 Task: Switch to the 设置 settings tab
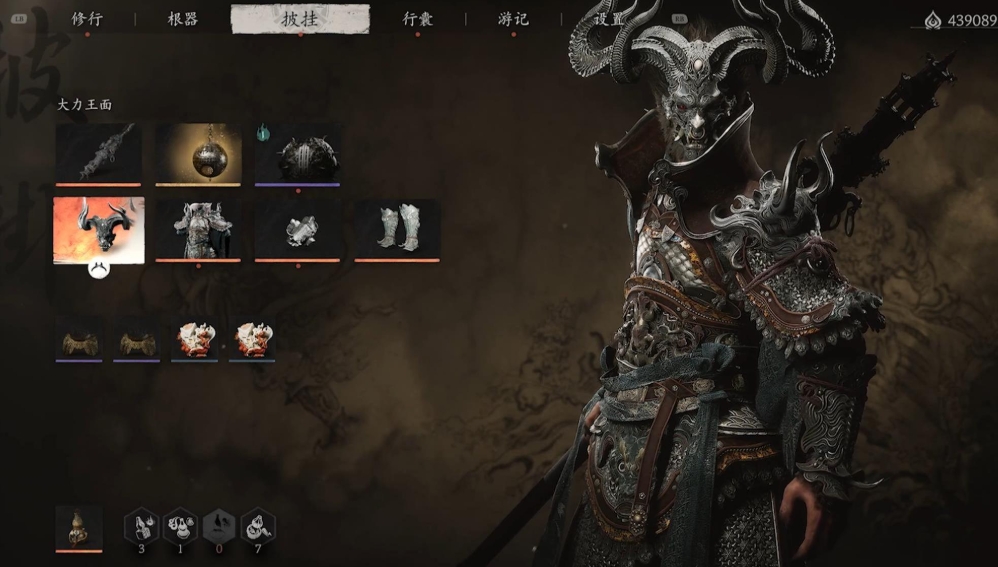pos(608,19)
